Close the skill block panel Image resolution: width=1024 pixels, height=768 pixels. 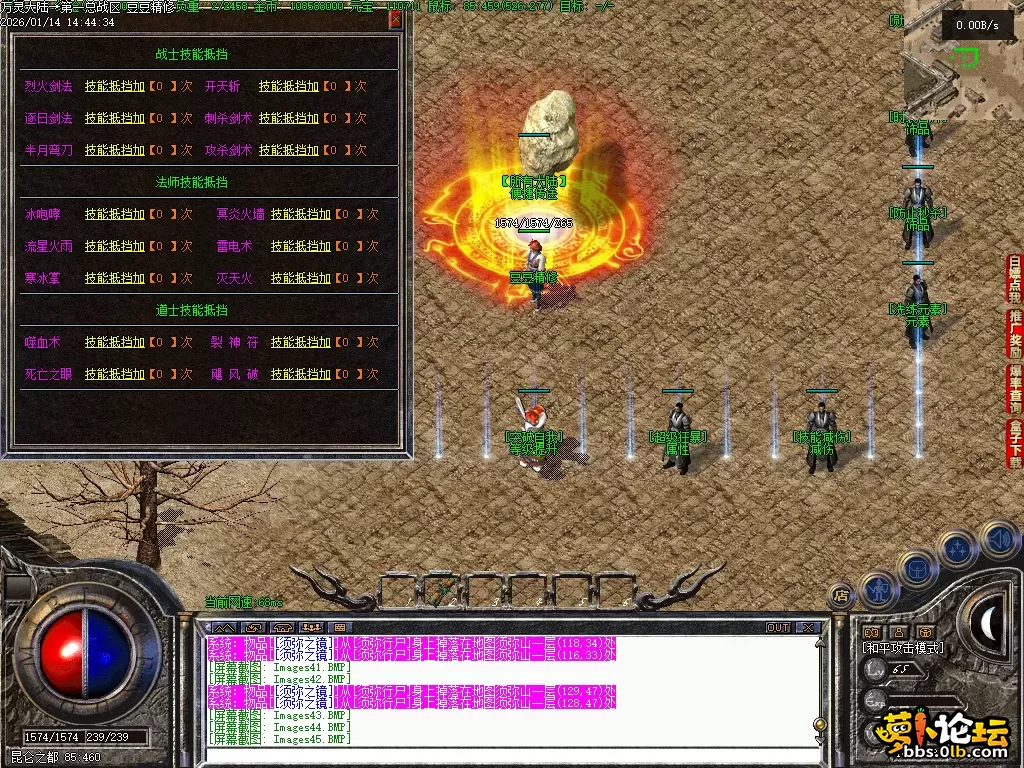[x=396, y=20]
